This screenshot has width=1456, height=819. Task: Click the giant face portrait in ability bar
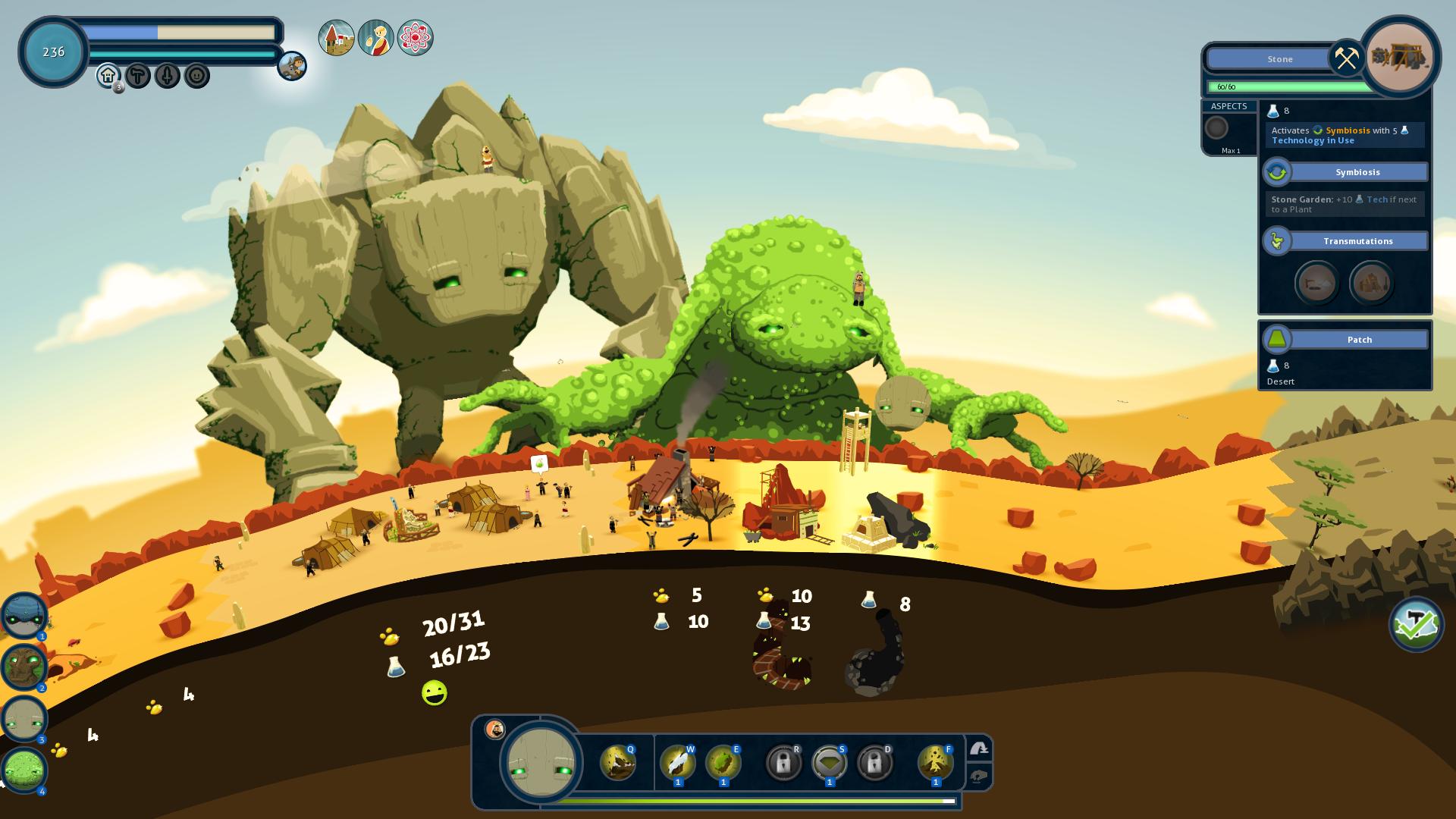[x=541, y=763]
